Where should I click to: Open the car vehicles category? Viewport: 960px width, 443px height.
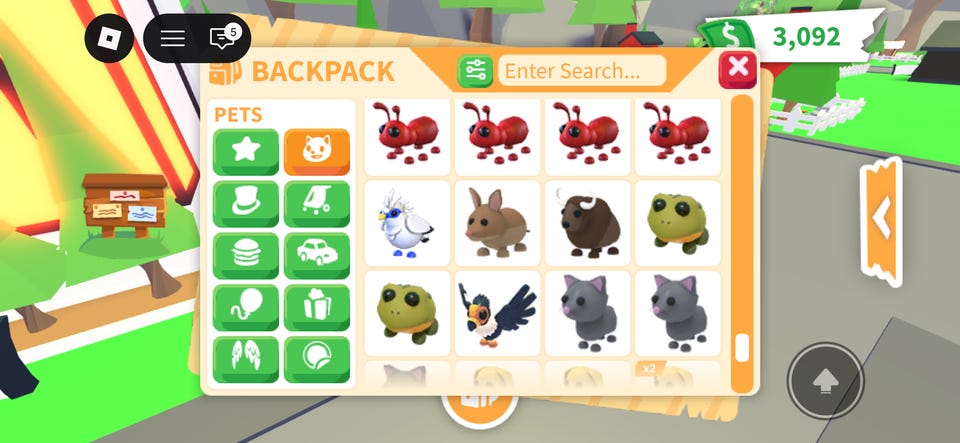click(317, 256)
